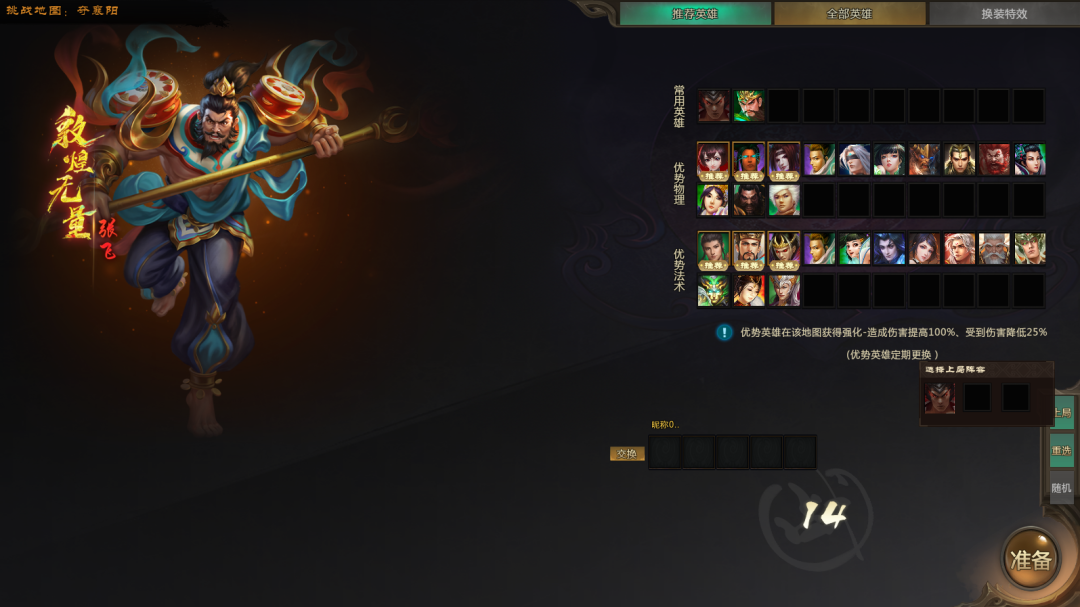This screenshot has height=607, width=1080.
Task: Choose the blindfolded white-haired hero portrait
Action: (854, 159)
